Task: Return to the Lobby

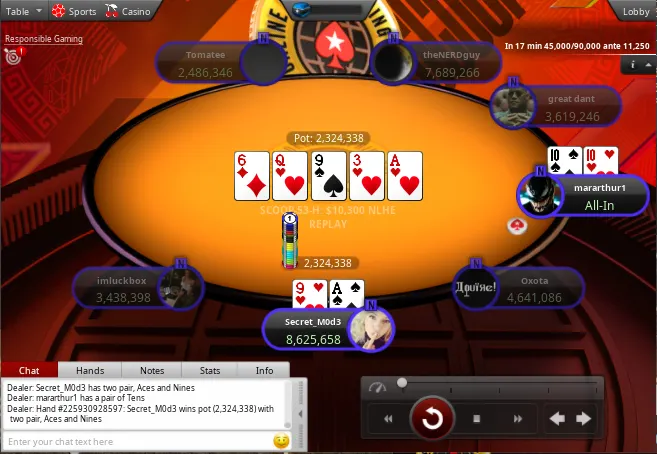Action: pyautogui.click(x=635, y=11)
